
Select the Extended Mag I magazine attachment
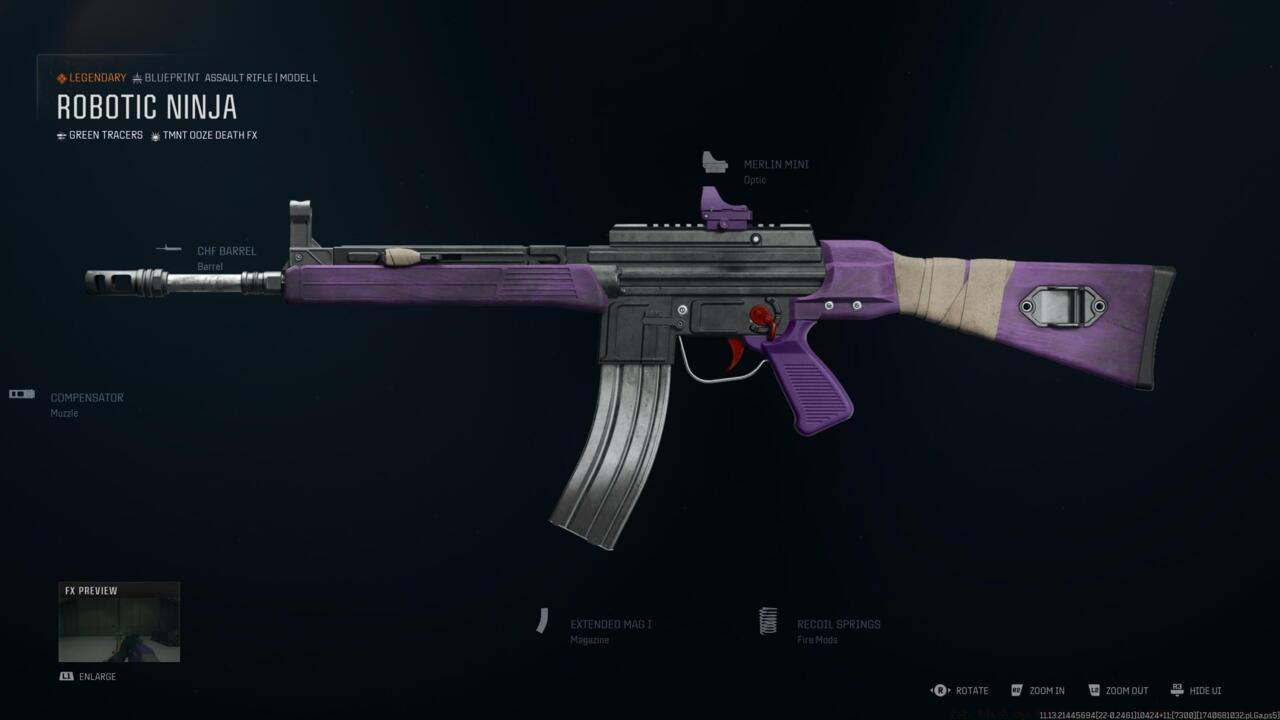610,624
